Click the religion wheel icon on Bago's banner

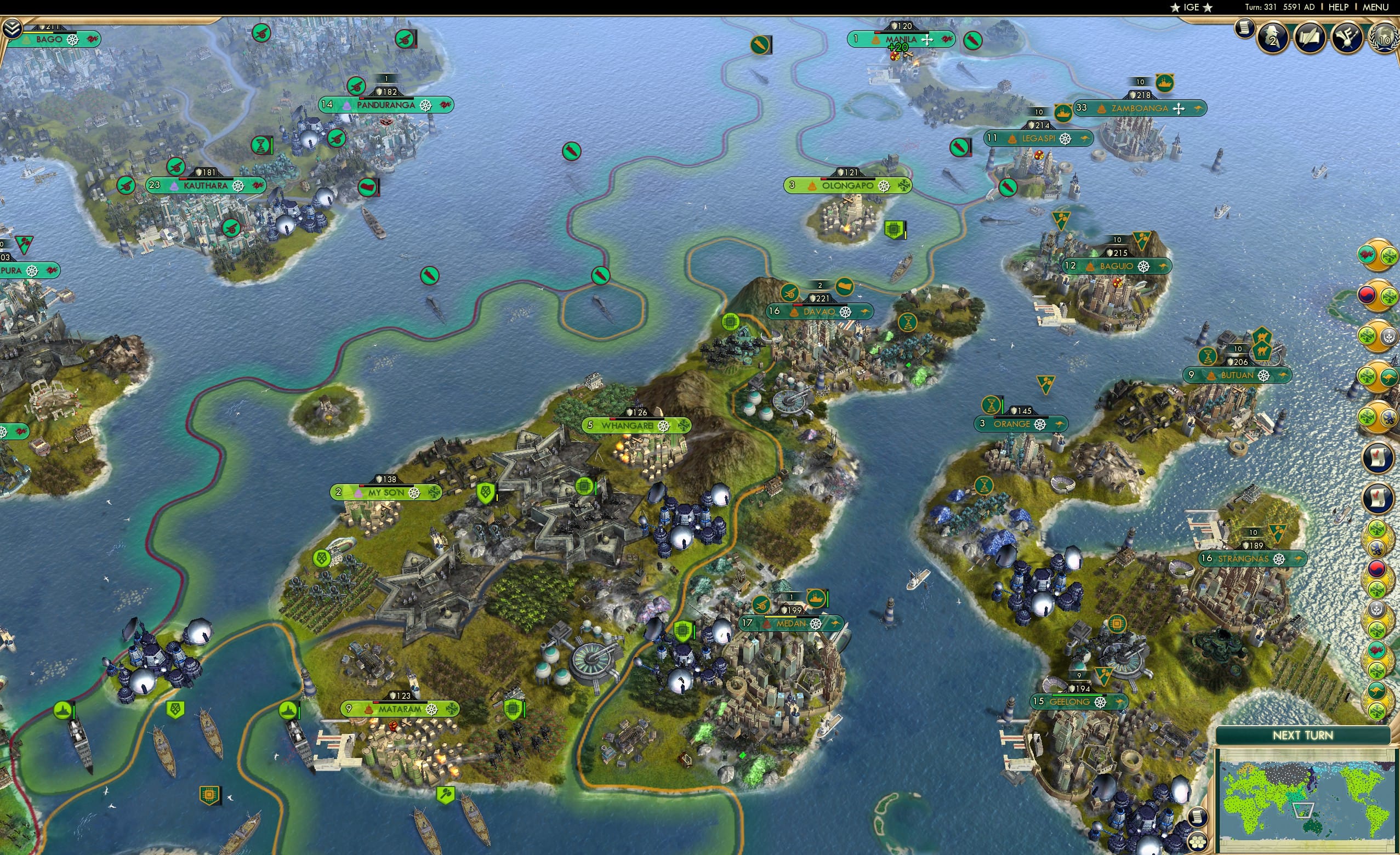[73, 41]
